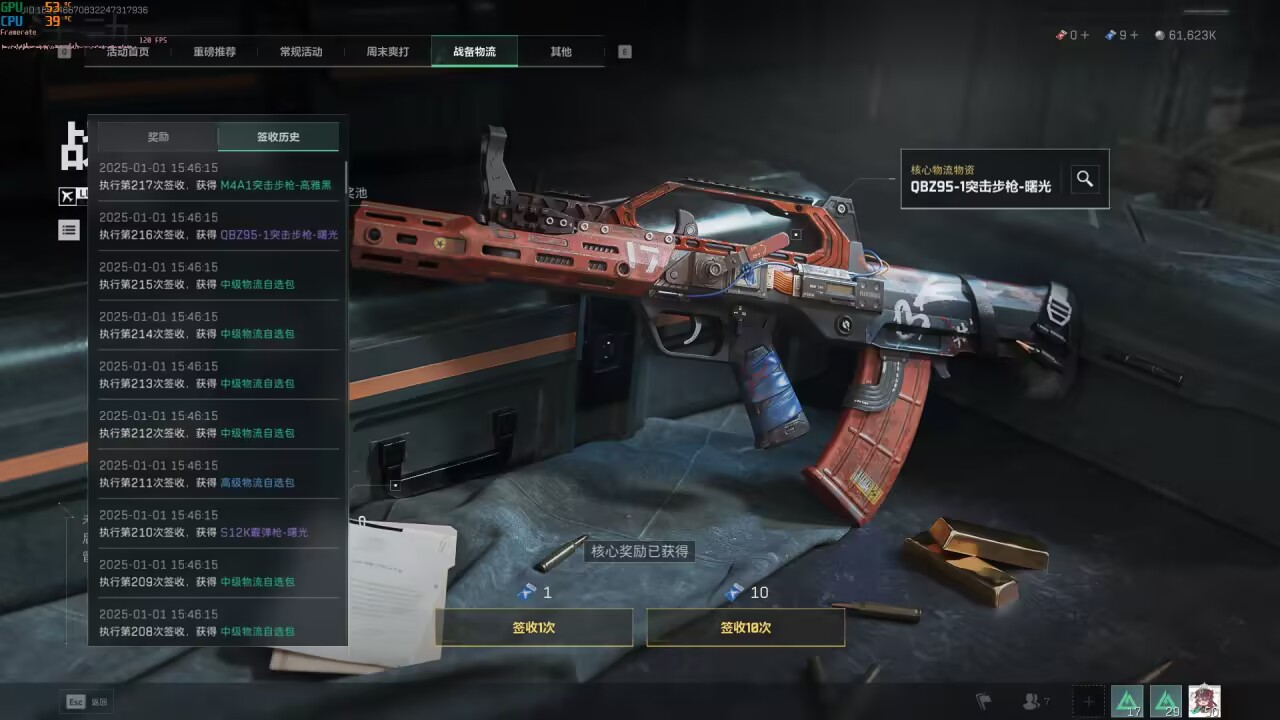Viewport: 1280px width, 720px height.
Task: Show the 签收历史 tab
Action: pos(278,137)
